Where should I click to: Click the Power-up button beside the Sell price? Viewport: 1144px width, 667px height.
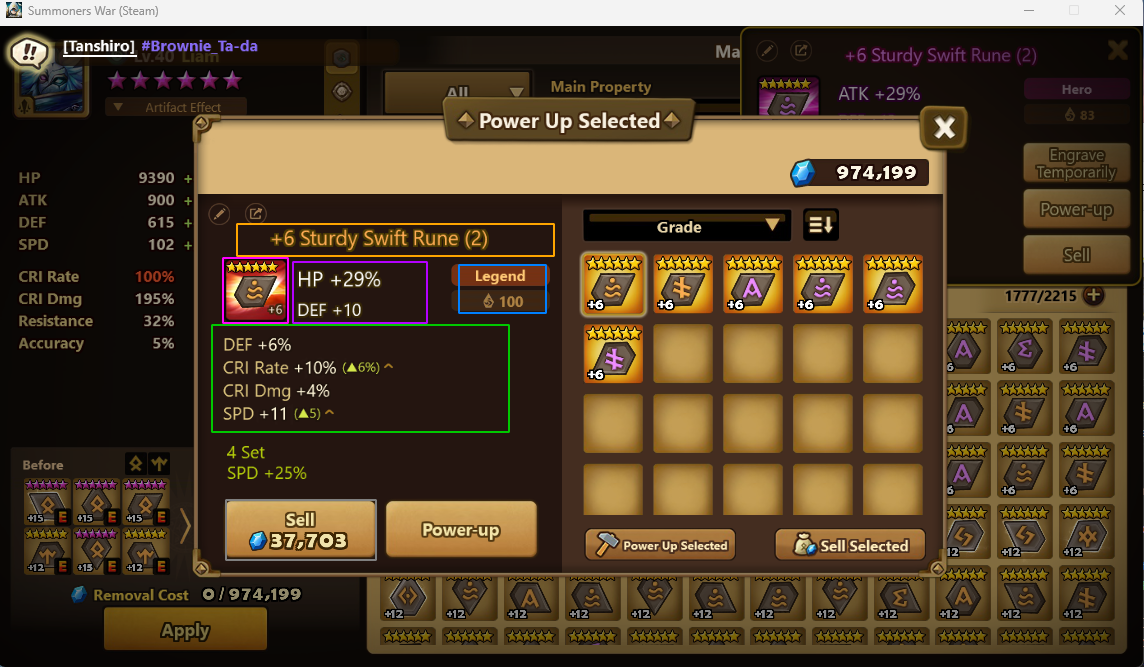(x=461, y=530)
